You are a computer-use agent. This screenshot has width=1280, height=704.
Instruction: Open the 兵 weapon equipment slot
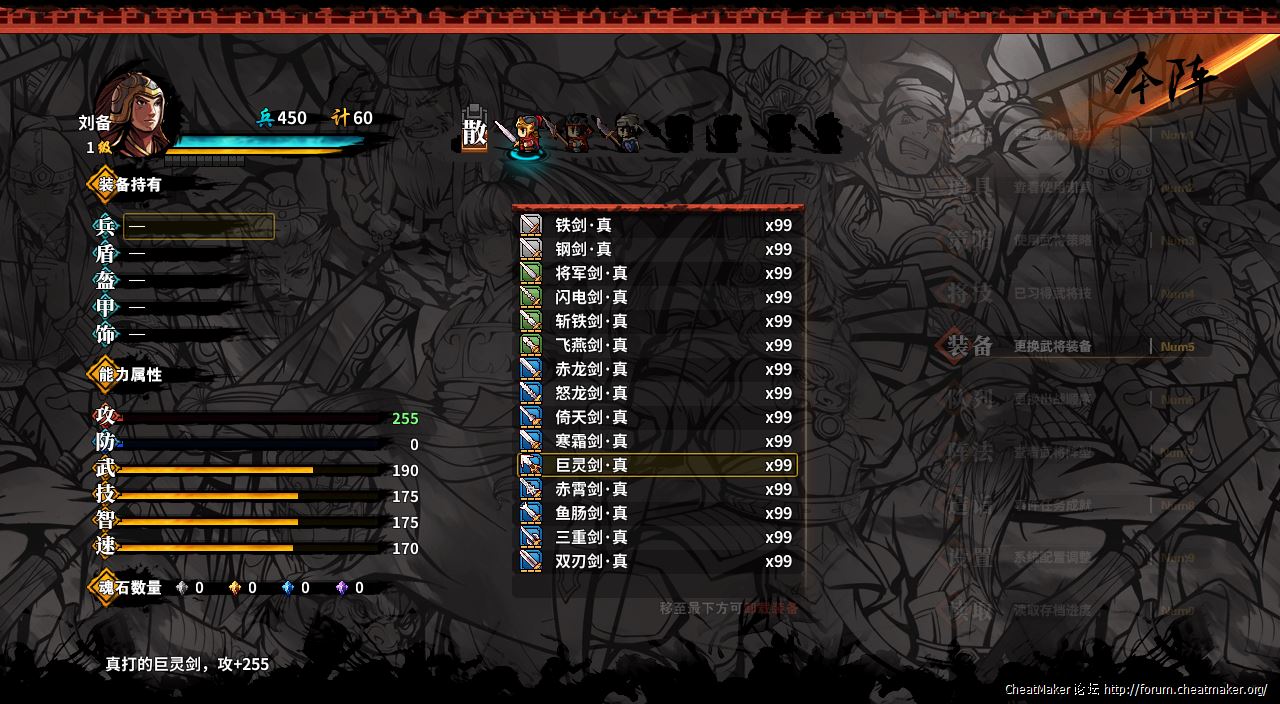tap(198, 227)
